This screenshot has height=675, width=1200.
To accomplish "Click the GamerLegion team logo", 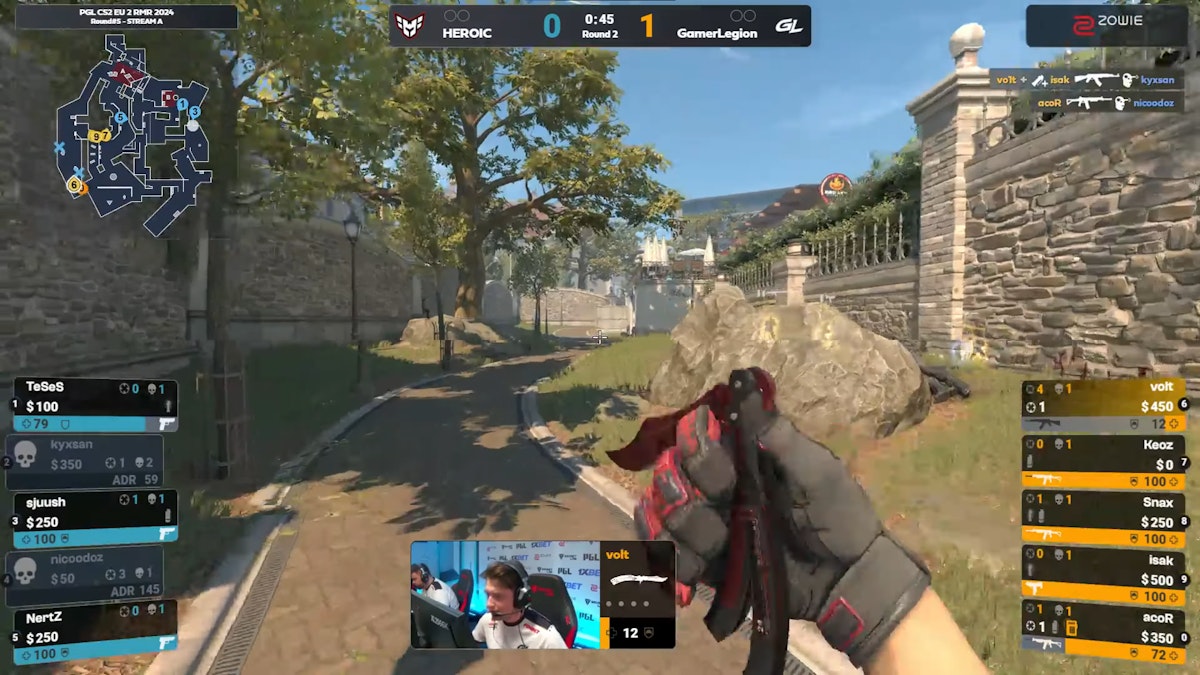I will click(x=789, y=25).
